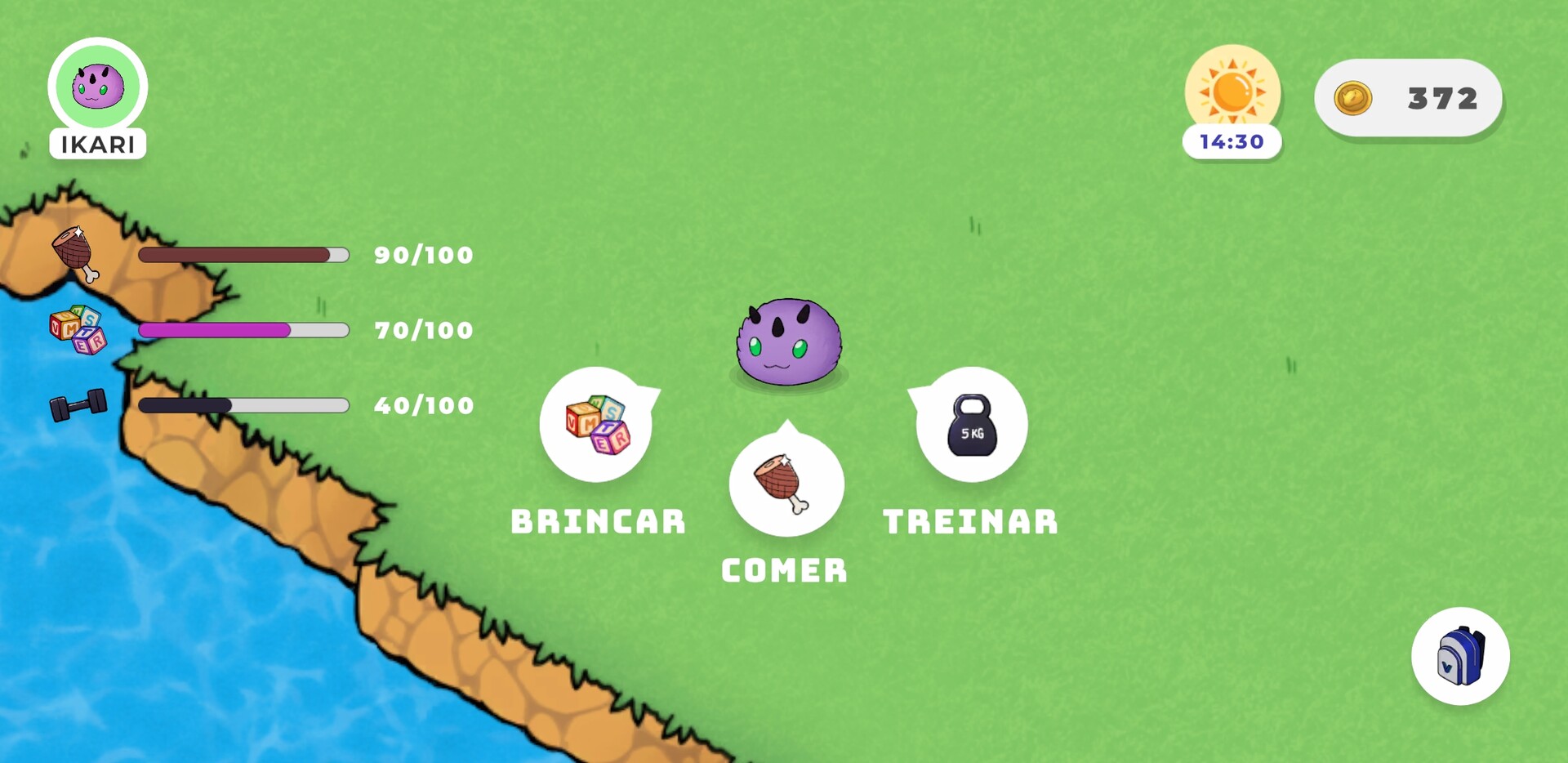The width and height of the screenshot is (1568, 763).
Task: Click the 14:30 time display
Action: click(1232, 141)
